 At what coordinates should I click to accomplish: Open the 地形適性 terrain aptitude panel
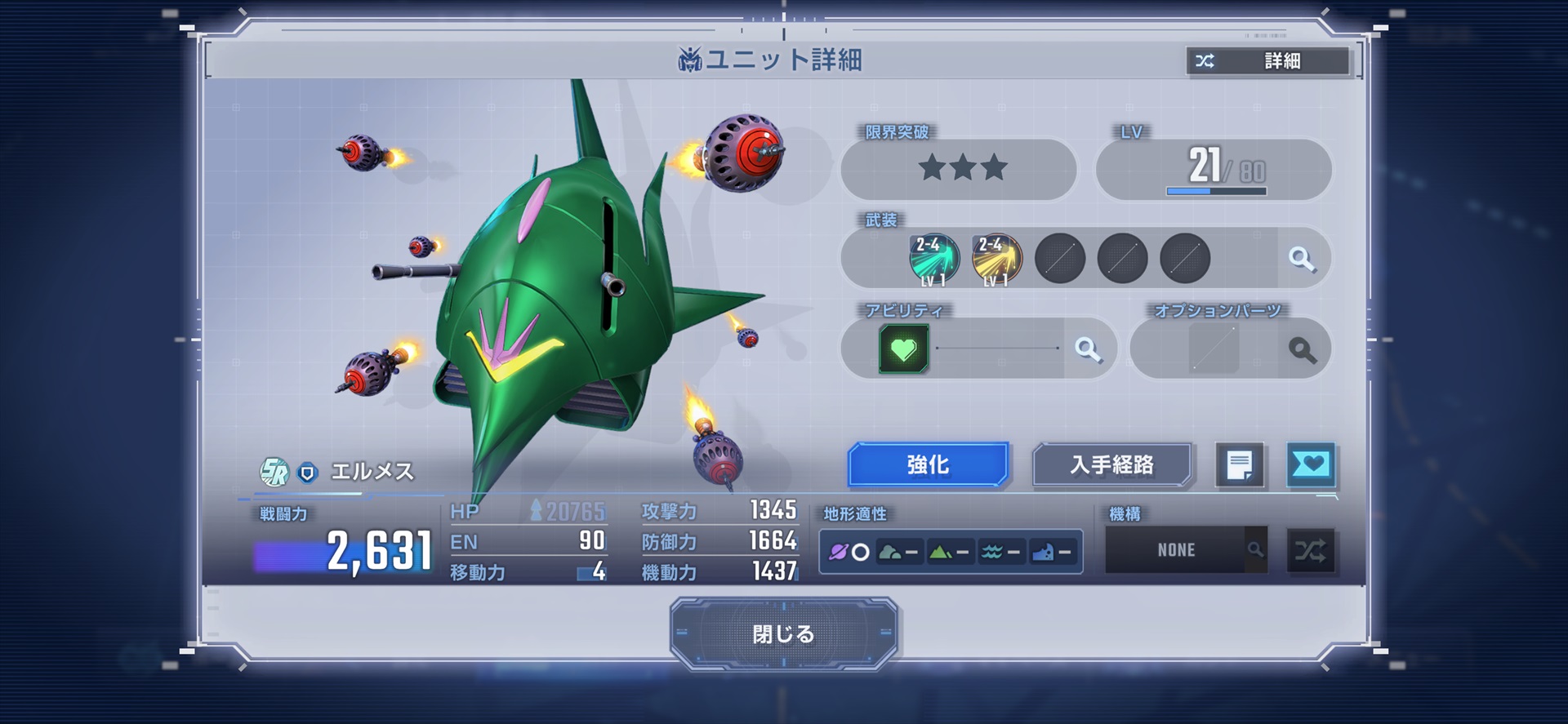[951, 552]
